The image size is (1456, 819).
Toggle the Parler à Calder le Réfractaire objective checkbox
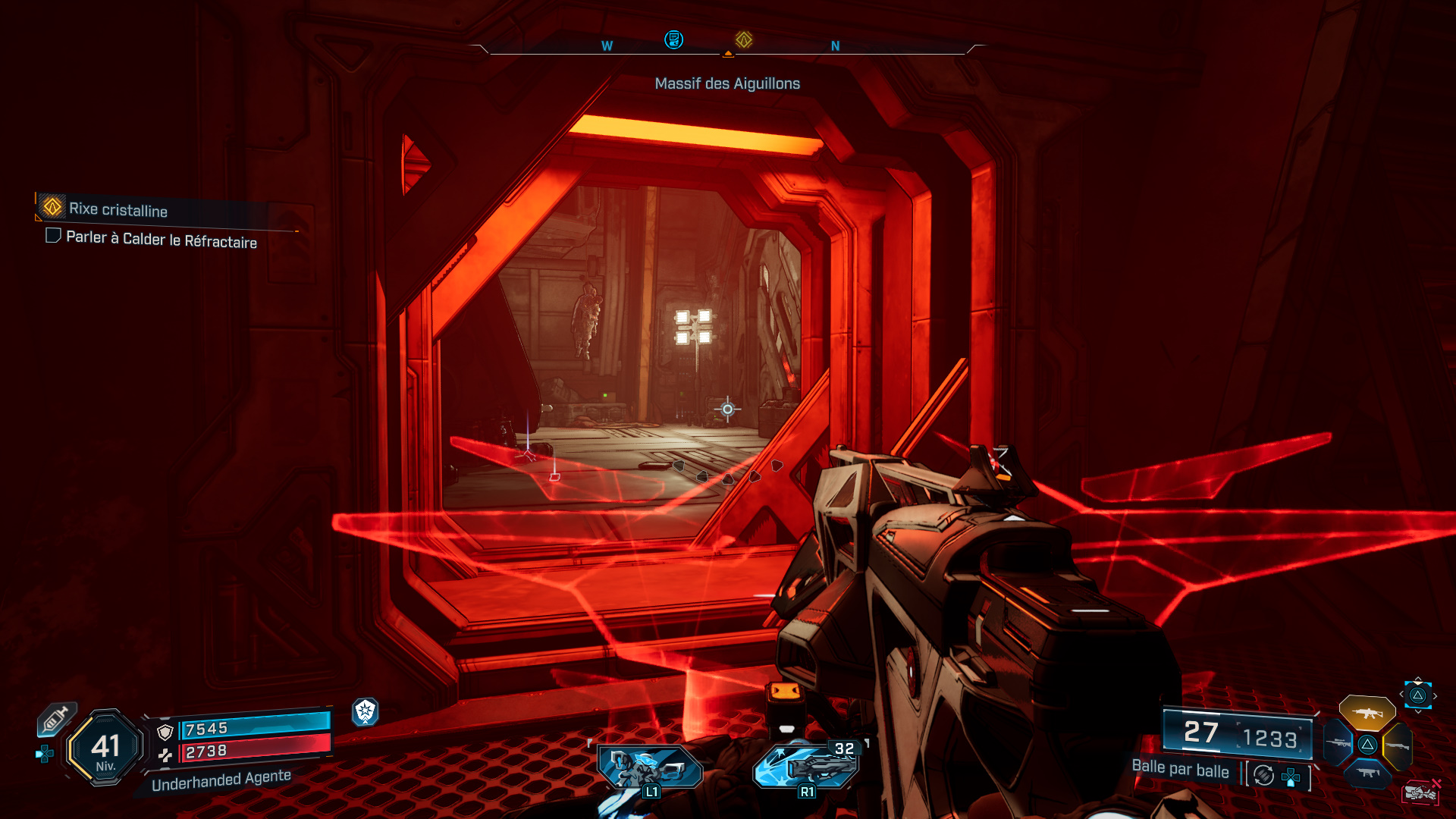pos(53,236)
